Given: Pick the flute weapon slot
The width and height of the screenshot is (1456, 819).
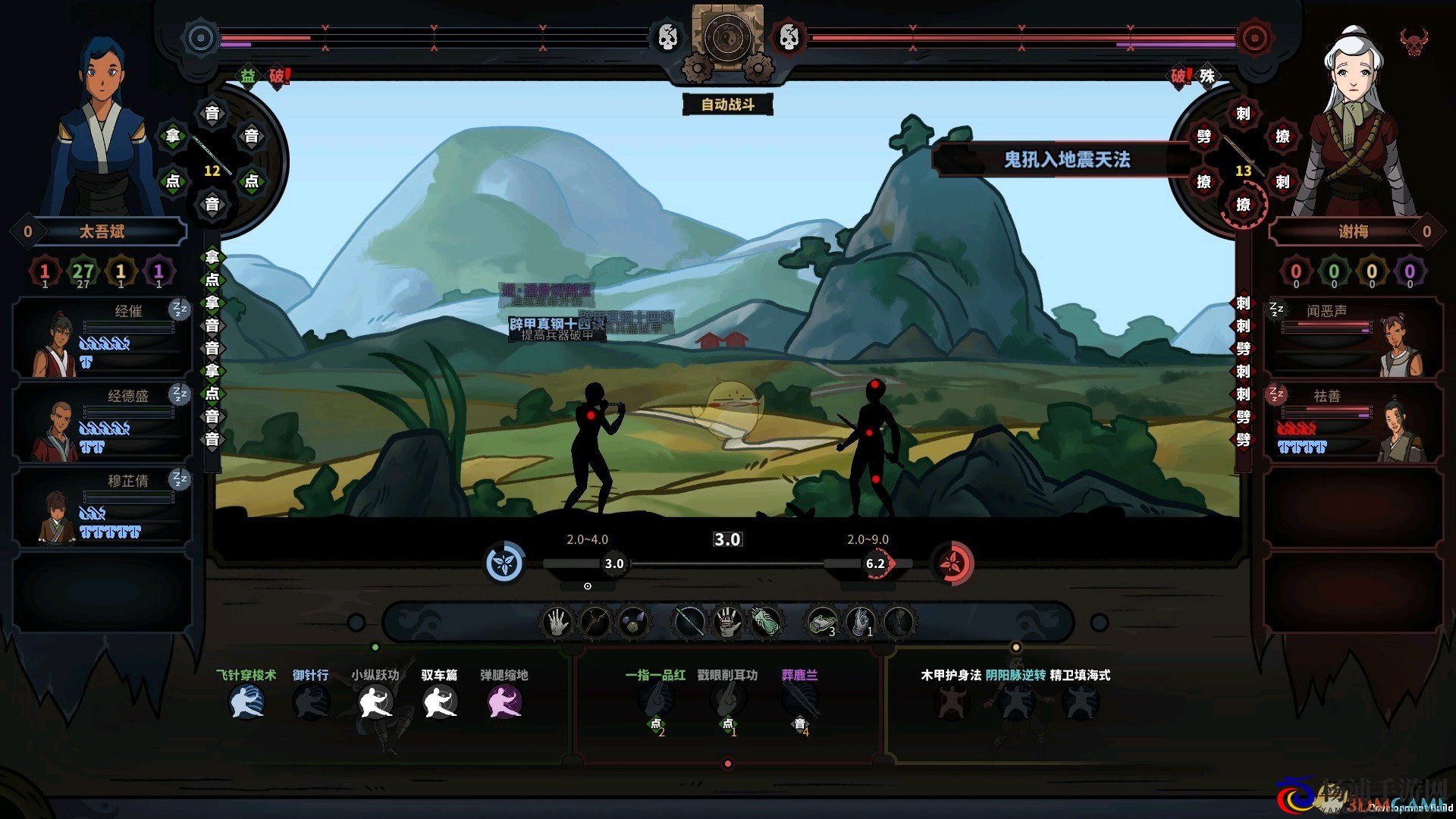Looking at the screenshot, I should click(689, 623).
